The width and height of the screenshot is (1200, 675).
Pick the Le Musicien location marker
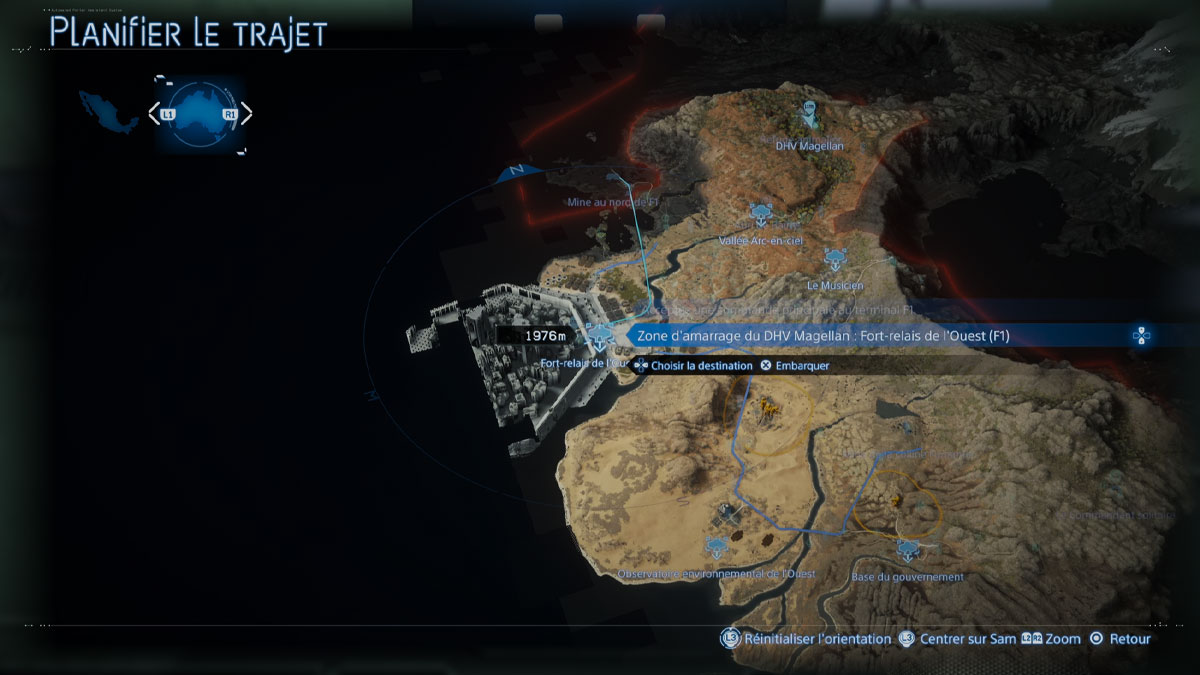coord(834,259)
